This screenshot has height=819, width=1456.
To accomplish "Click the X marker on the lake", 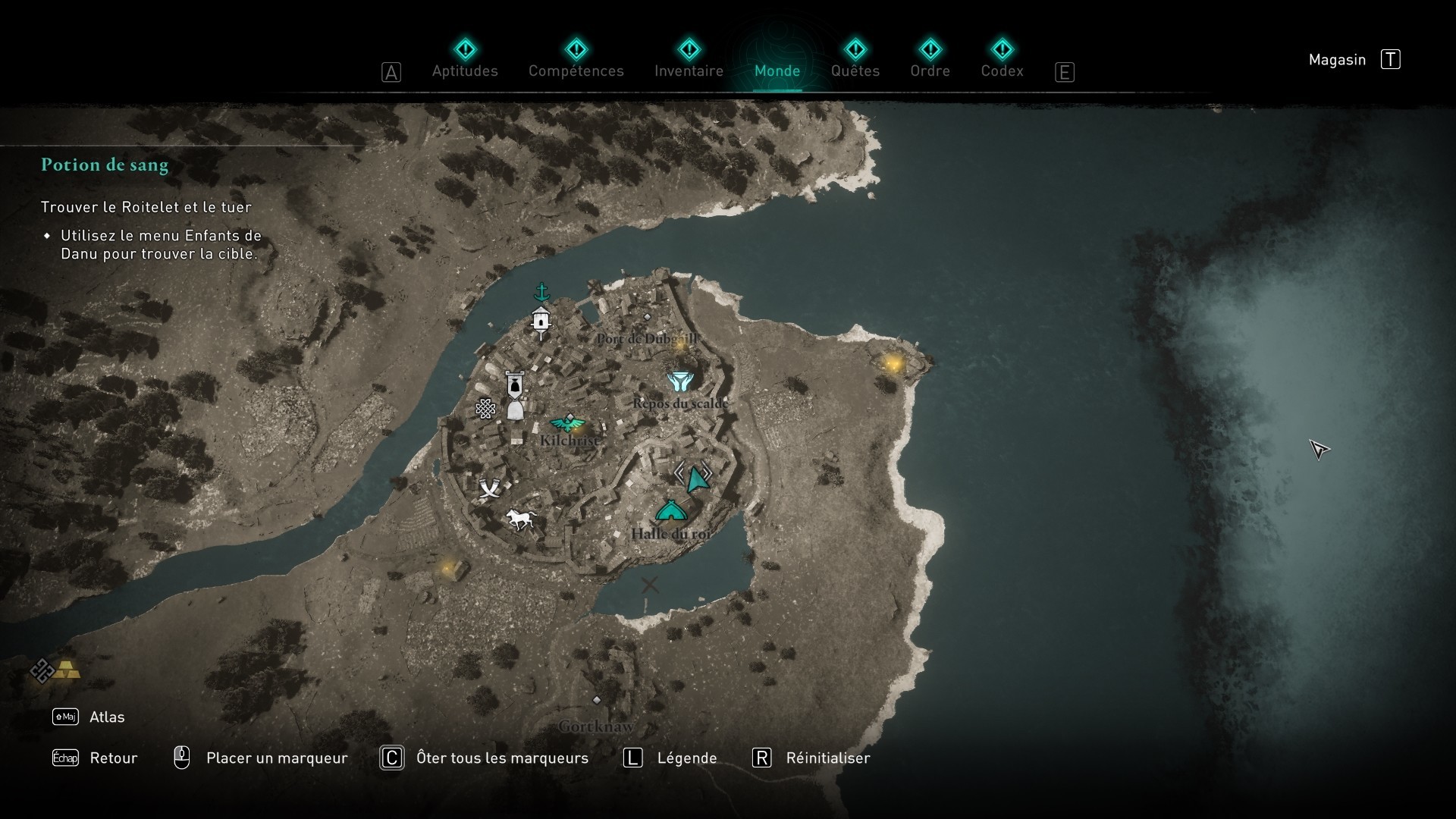I will coord(649,585).
